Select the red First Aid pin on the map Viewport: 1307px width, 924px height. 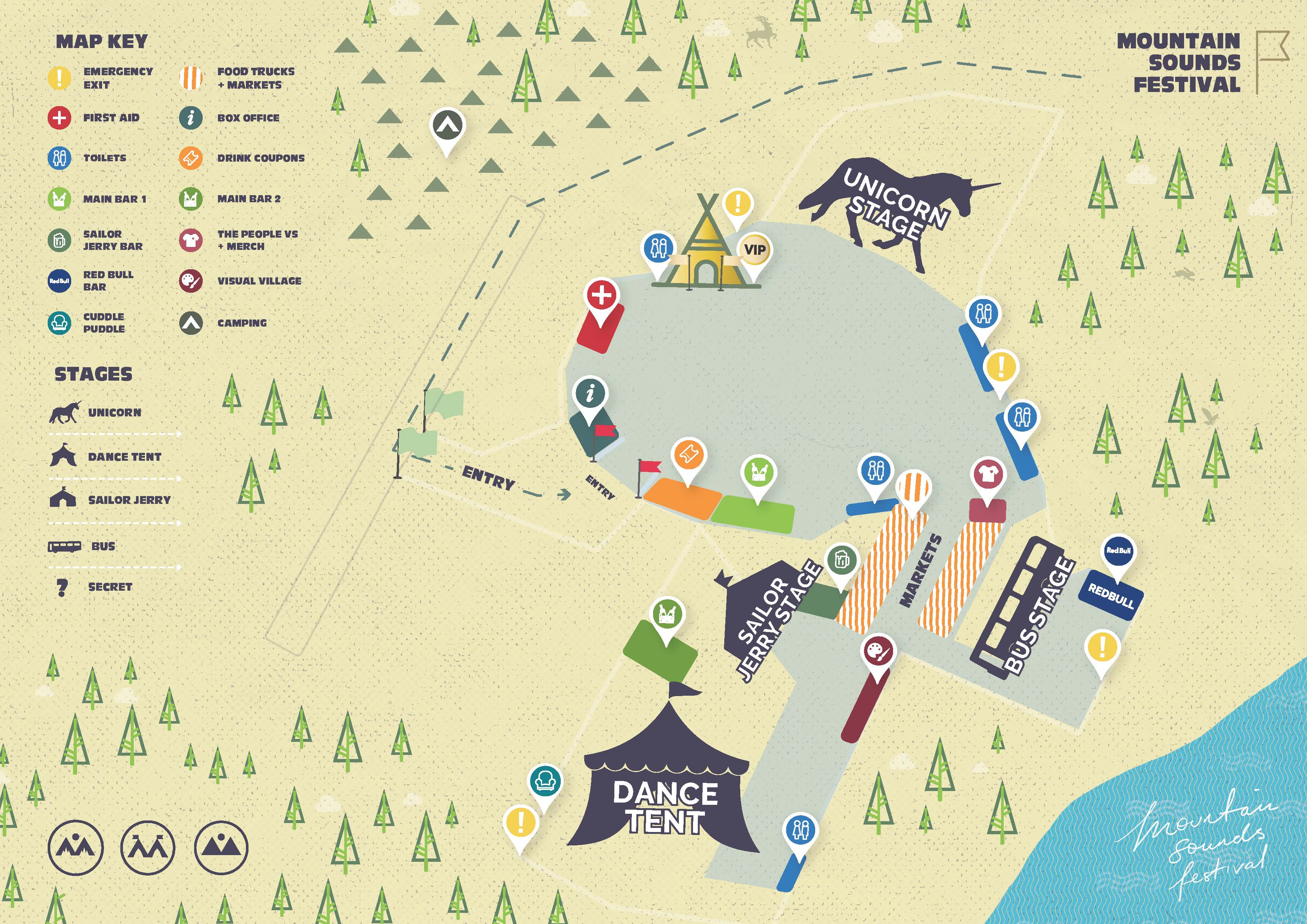tap(602, 296)
